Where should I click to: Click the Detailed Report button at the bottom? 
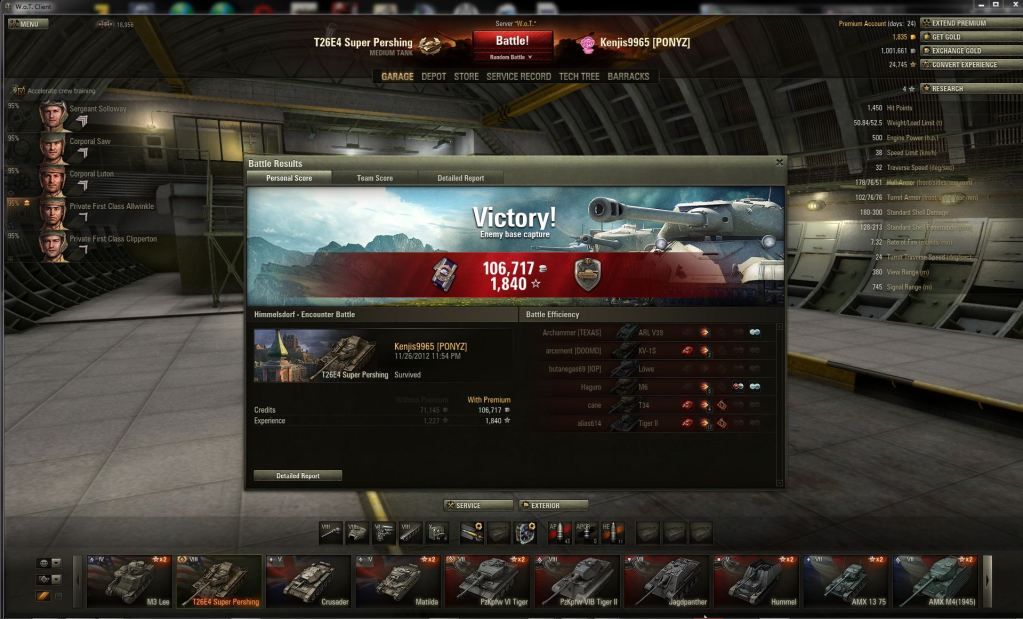298,476
